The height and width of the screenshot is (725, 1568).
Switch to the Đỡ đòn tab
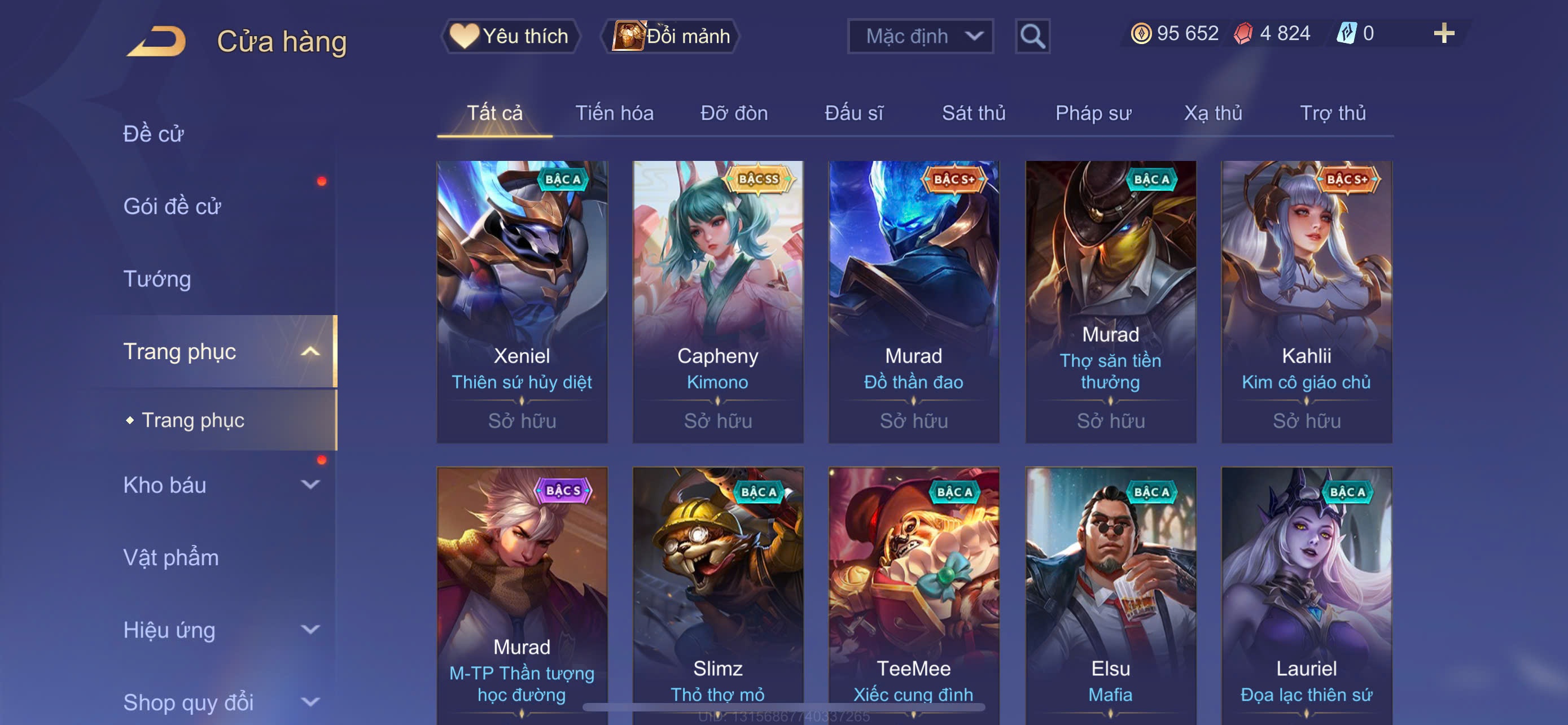click(733, 113)
